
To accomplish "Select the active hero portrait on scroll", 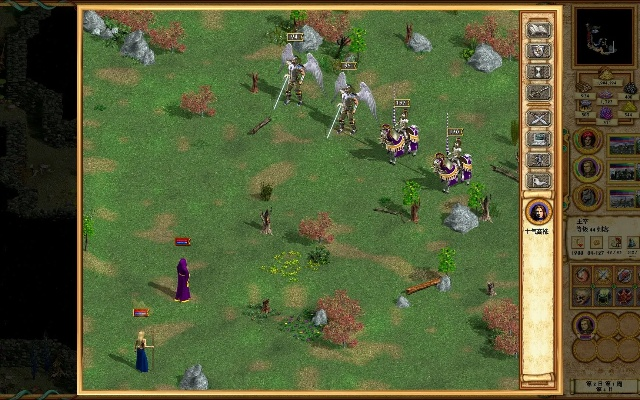I will point(538,212).
